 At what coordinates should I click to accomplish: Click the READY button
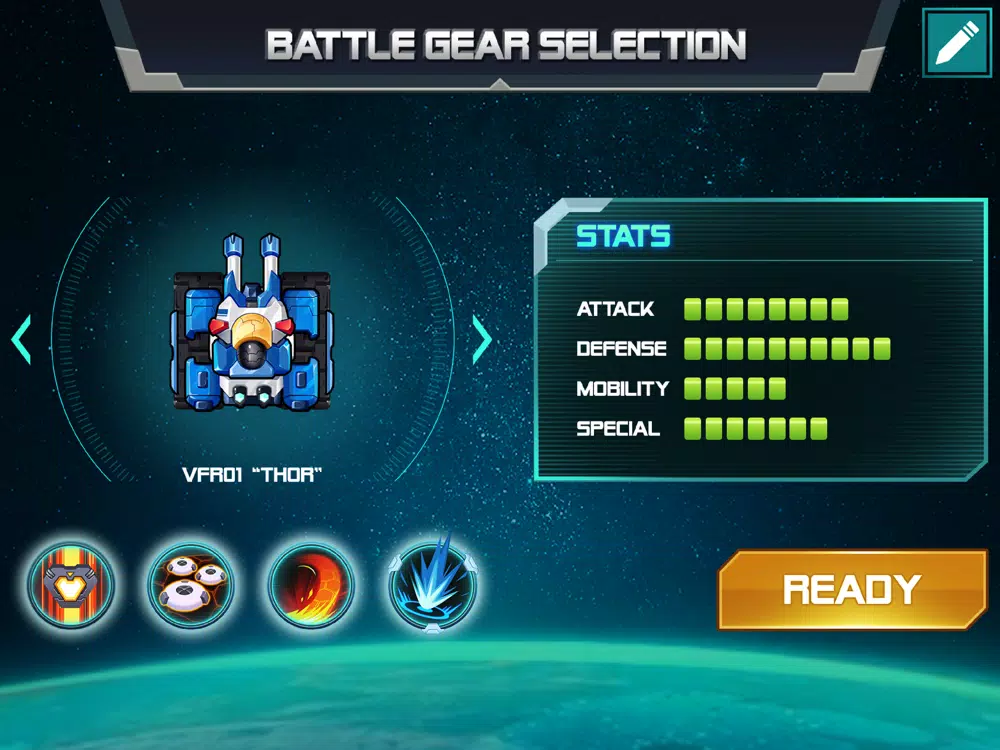pos(852,589)
